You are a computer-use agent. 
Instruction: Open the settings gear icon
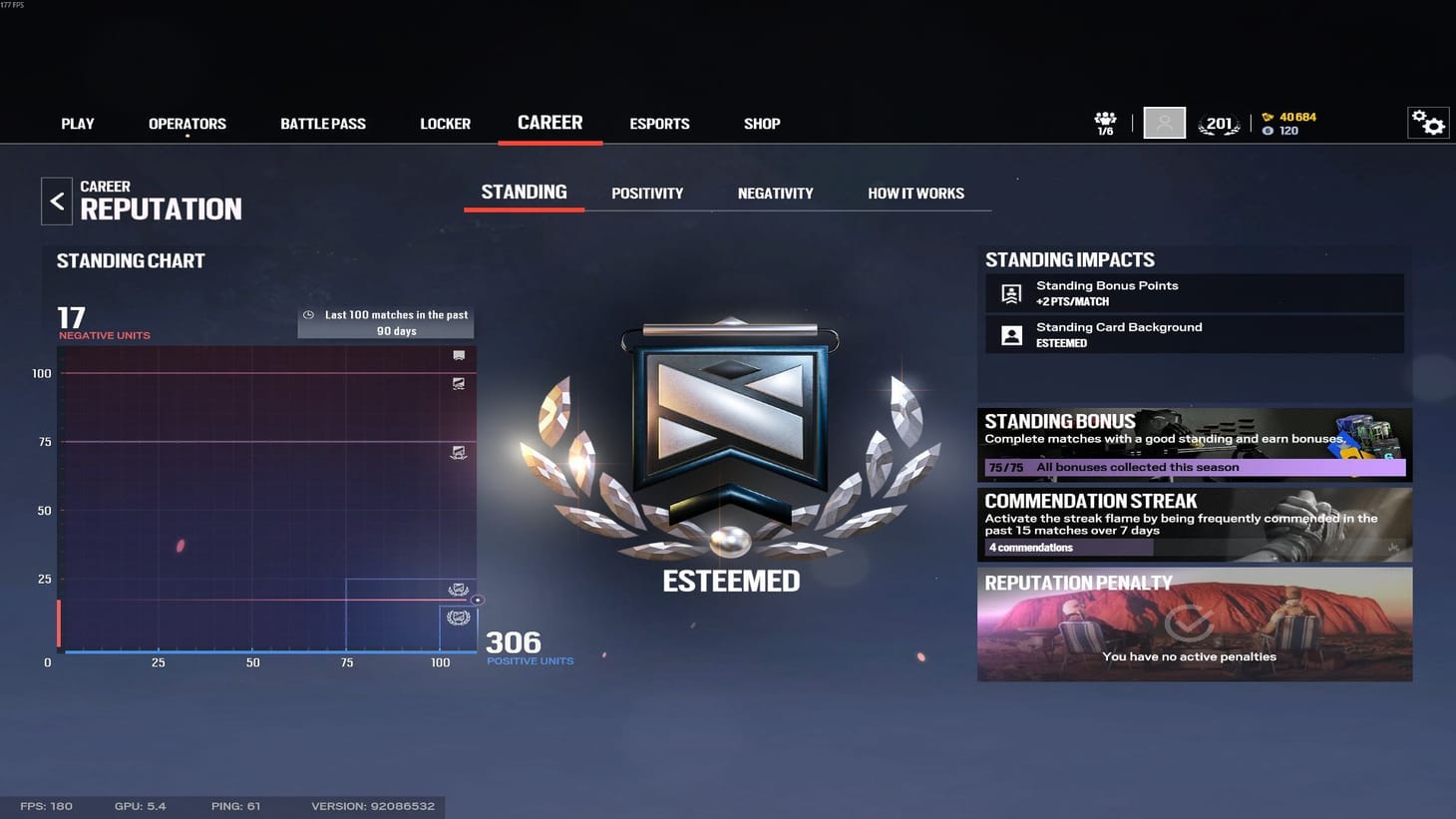point(1429,122)
